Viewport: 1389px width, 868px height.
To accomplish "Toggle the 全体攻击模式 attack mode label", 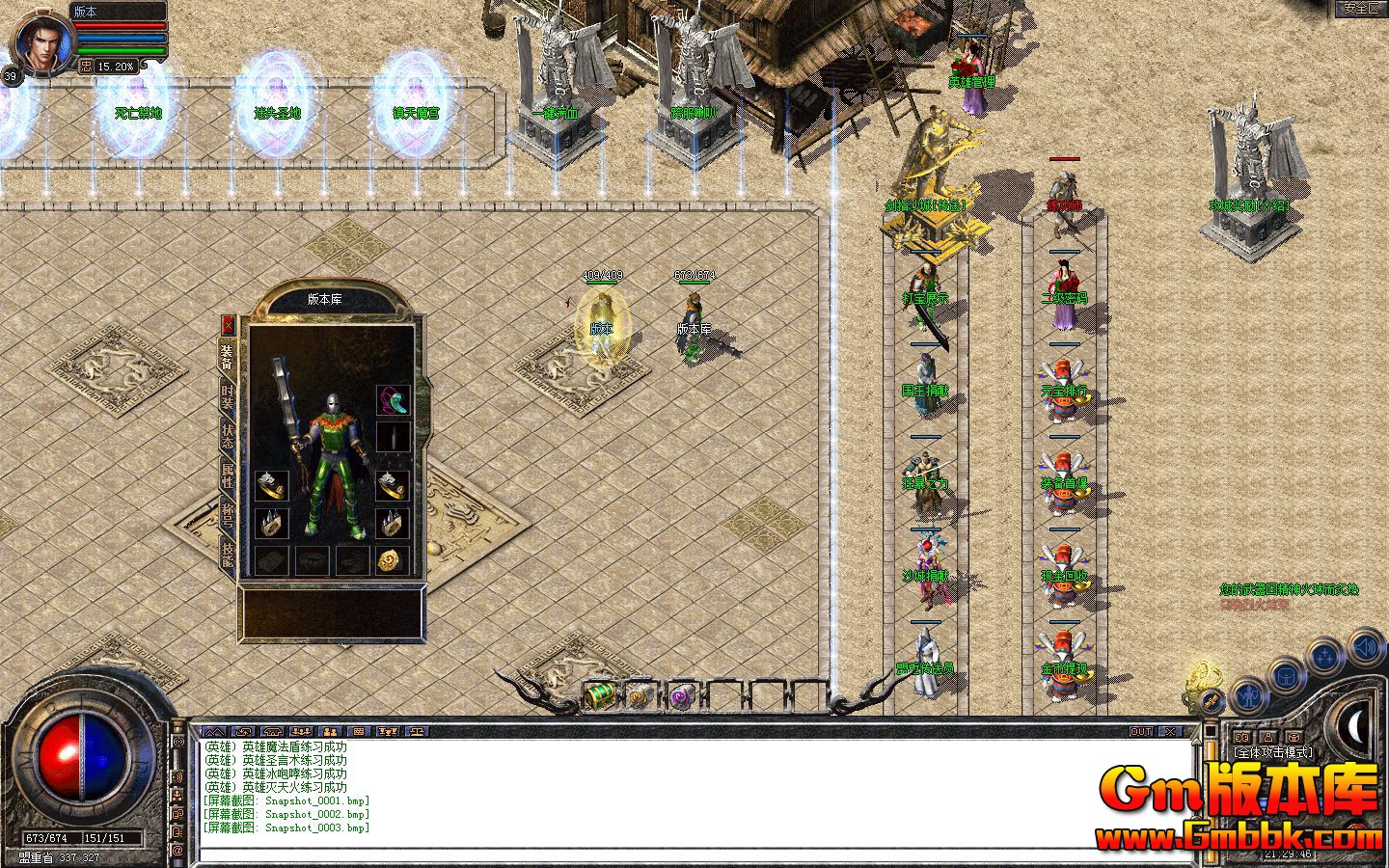I will (1273, 751).
